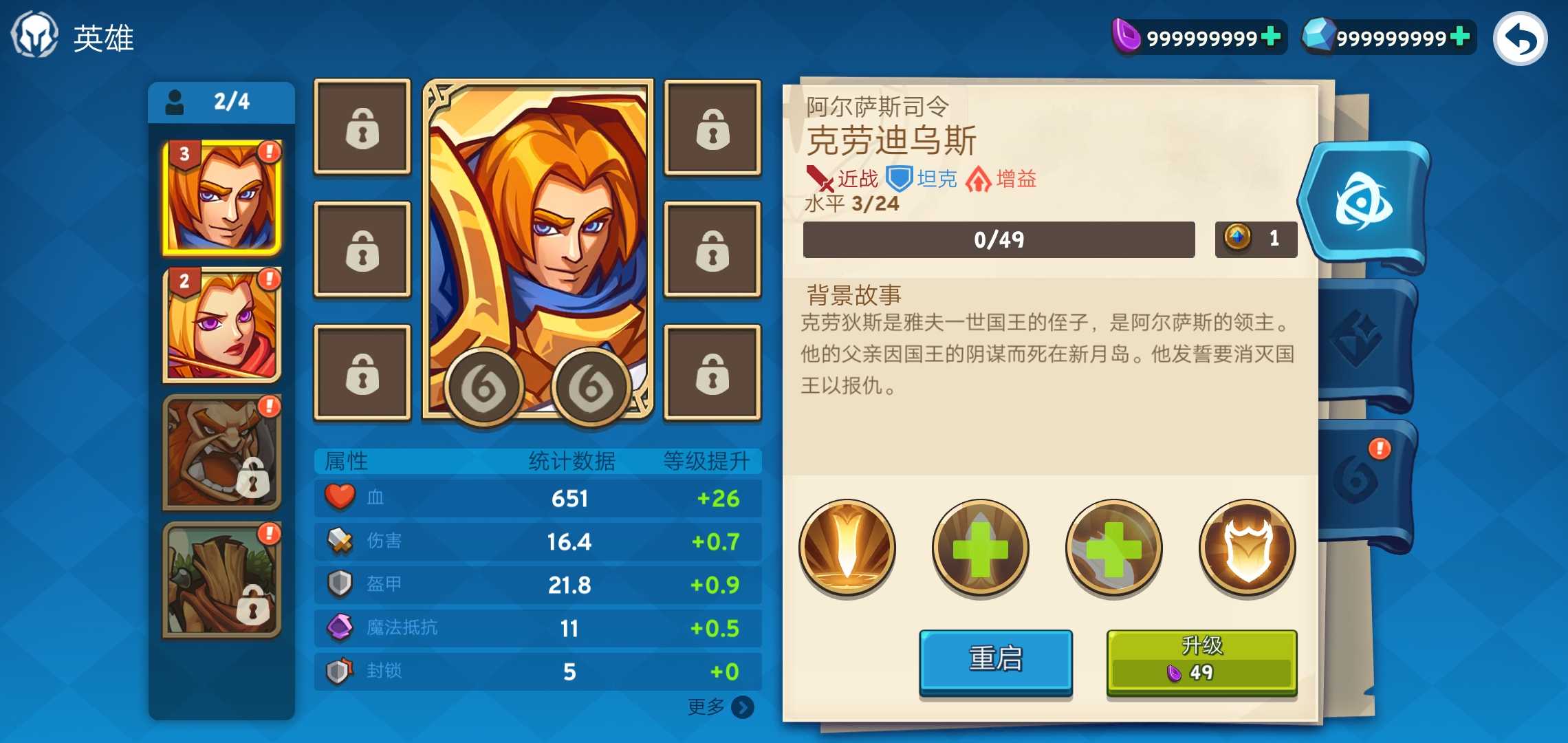Open the flaming shield skill of 克劳迪乌斯
Image resolution: width=1568 pixels, height=743 pixels.
click(x=1248, y=547)
